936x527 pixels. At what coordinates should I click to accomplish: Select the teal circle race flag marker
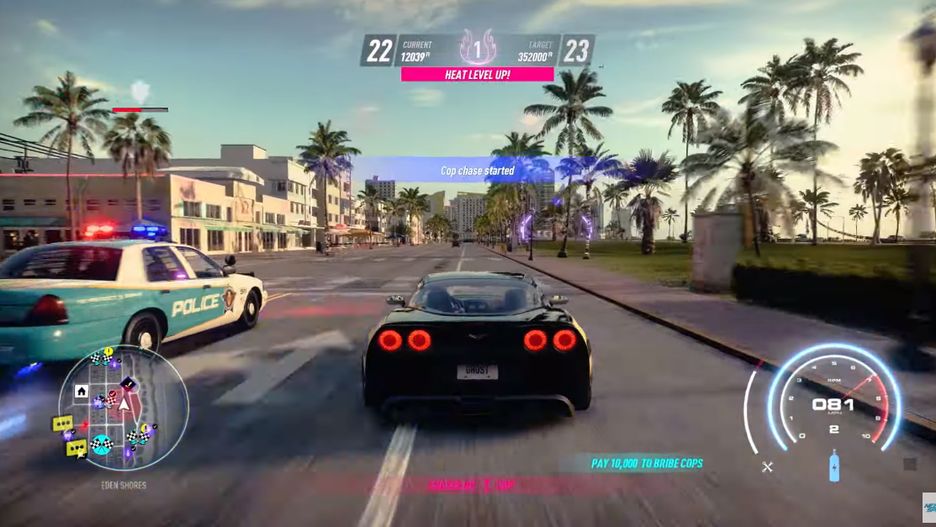click(101, 445)
